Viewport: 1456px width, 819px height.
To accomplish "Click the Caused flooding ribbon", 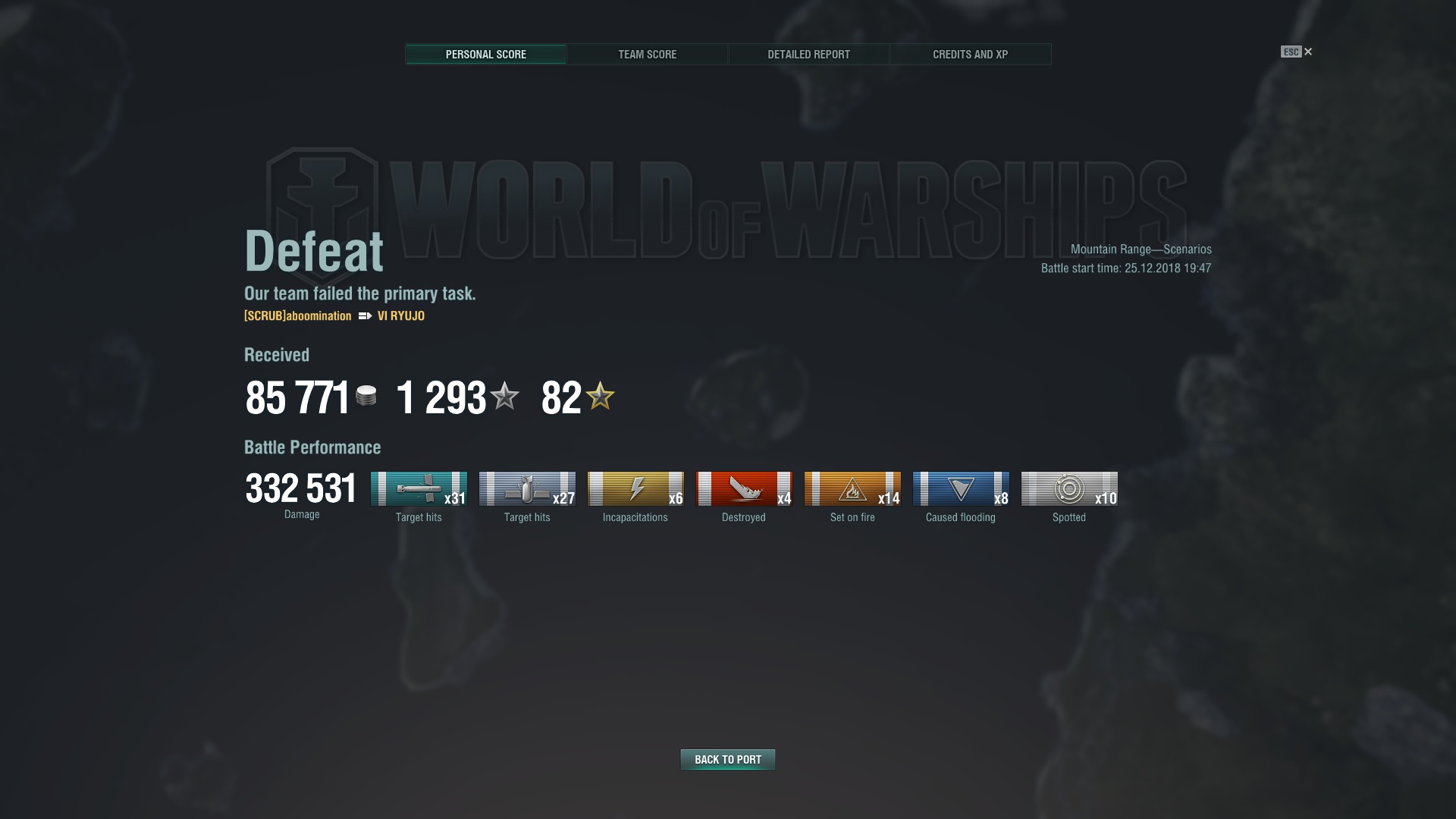I will tap(961, 489).
